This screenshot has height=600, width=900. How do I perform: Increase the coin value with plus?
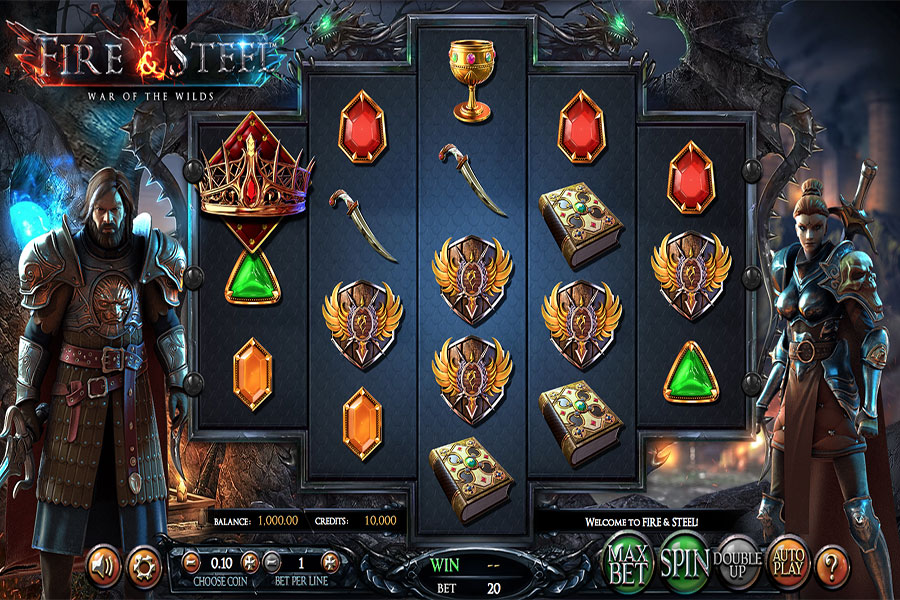[x=251, y=564]
